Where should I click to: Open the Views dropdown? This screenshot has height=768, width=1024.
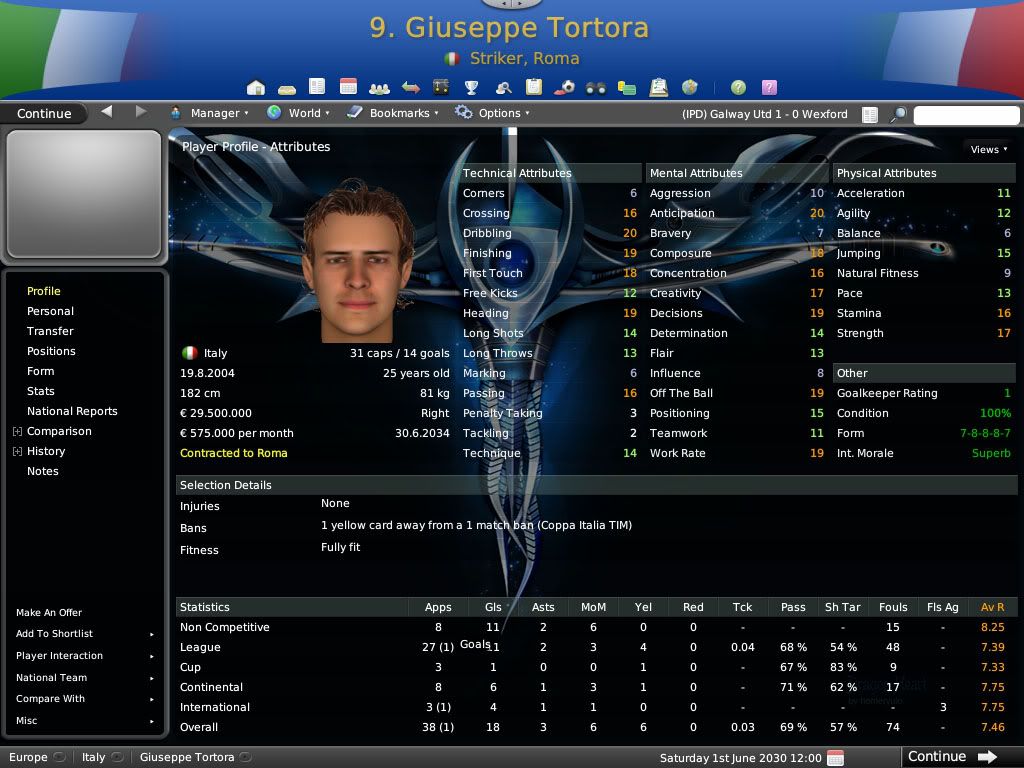pos(988,149)
